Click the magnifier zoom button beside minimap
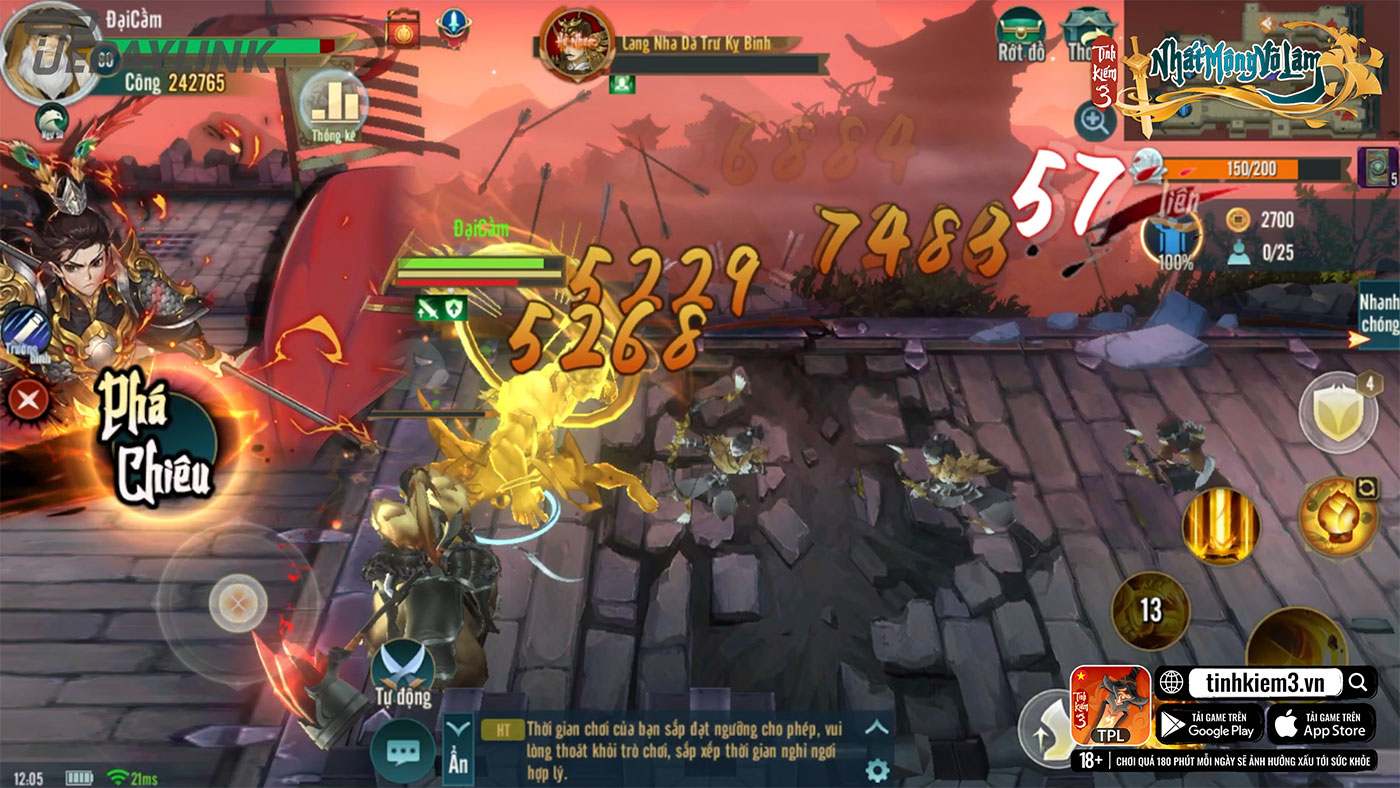This screenshot has height=788, width=1400. [x=1094, y=122]
